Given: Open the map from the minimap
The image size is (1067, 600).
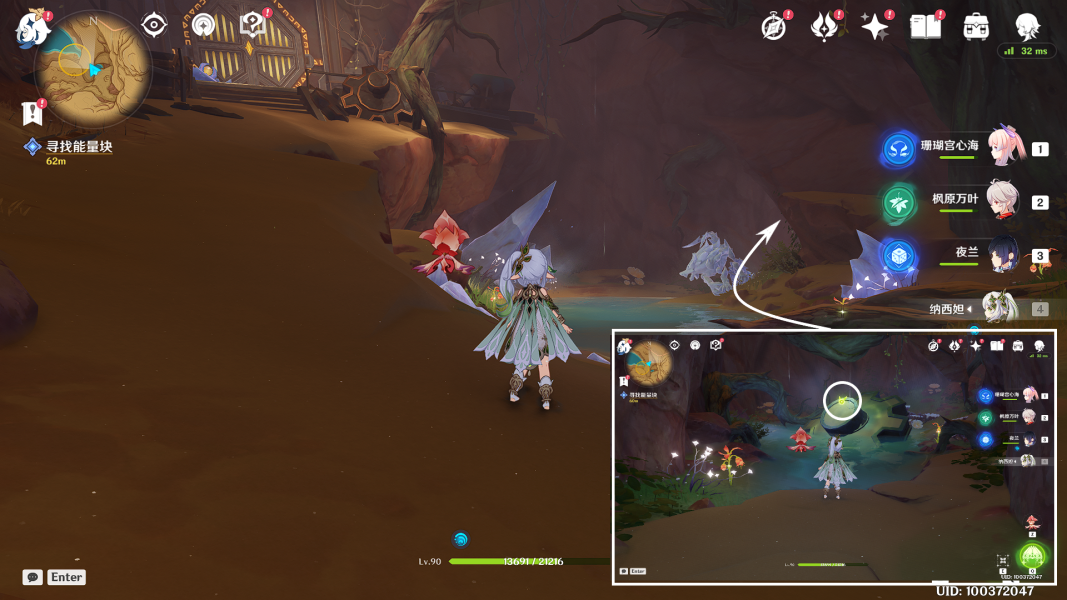Looking at the screenshot, I should 92,67.
